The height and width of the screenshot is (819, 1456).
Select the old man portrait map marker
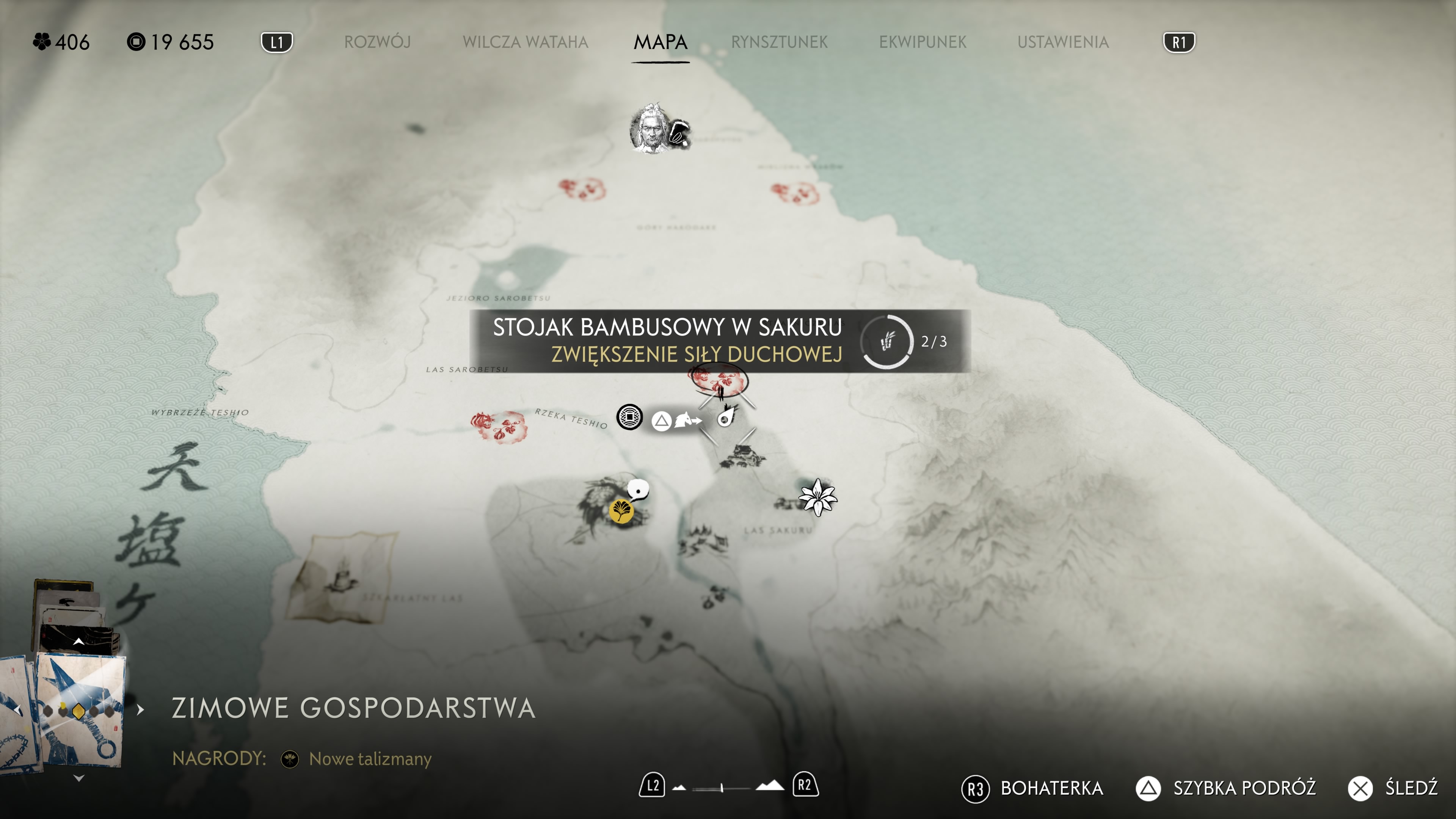click(x=651, y=129)
